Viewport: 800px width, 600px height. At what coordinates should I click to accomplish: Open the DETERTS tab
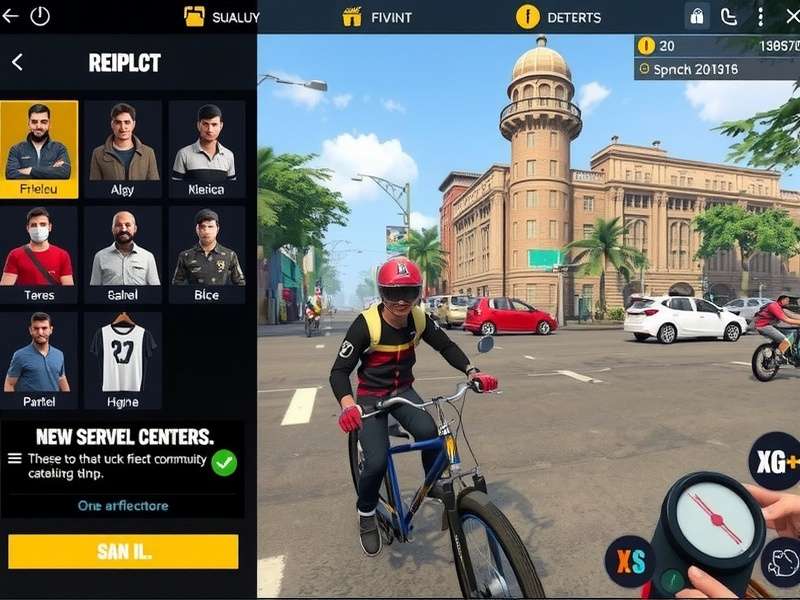559,17
